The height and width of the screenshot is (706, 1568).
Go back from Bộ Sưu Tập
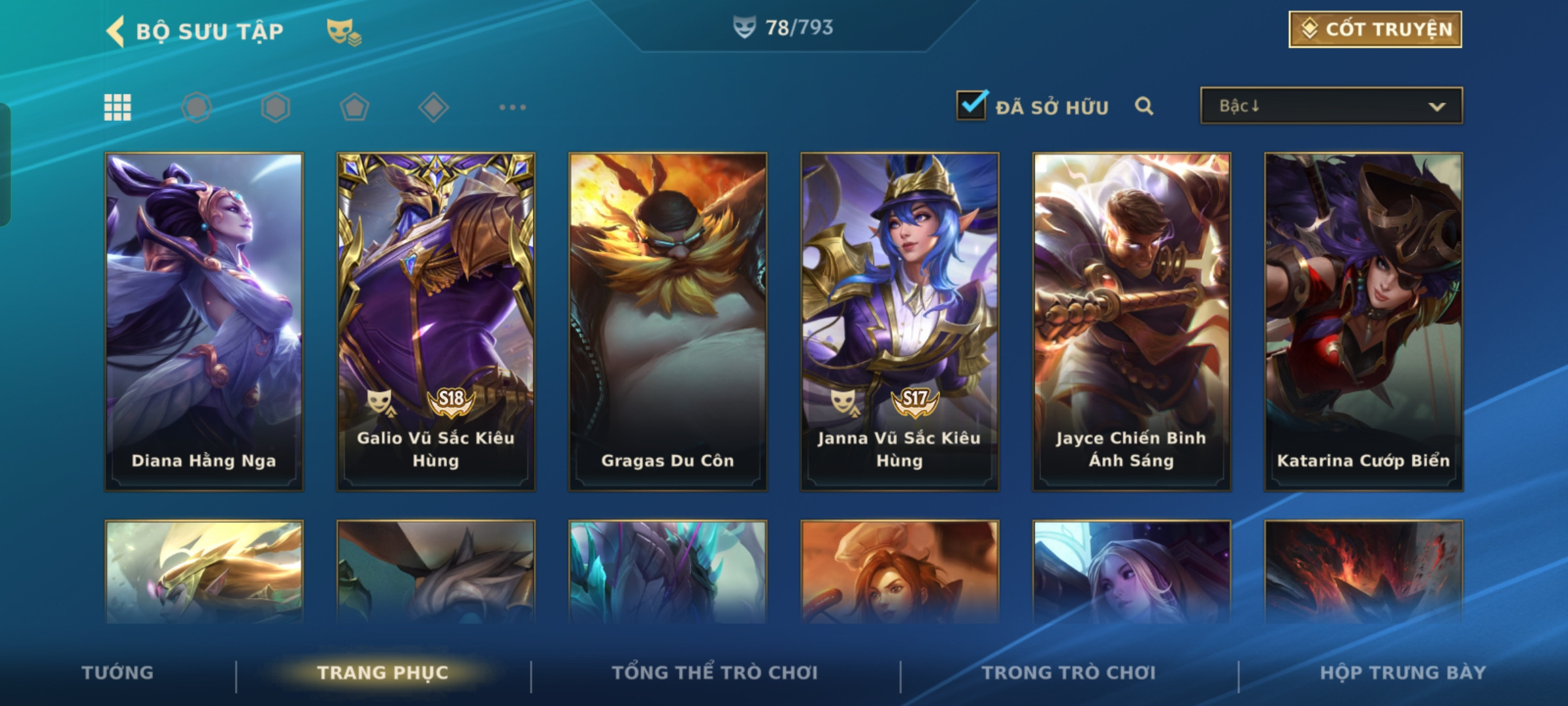(116, 31)
